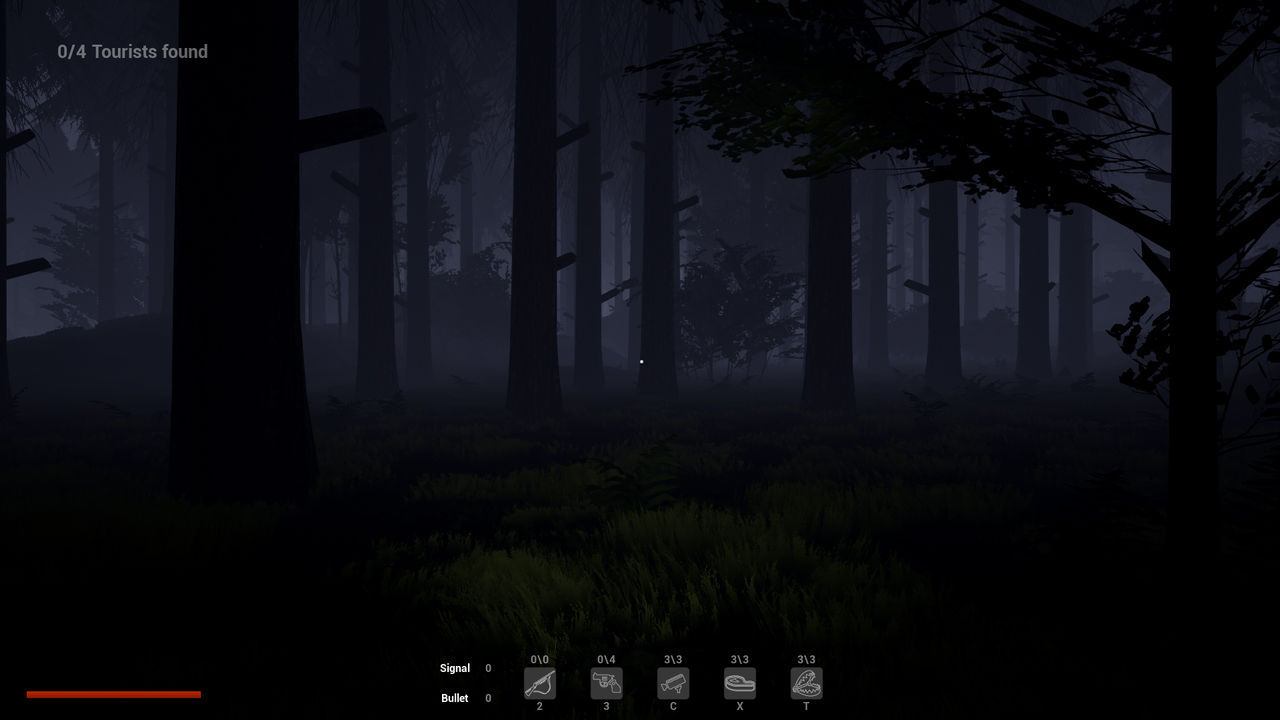Image resolution: width=1280 pixels, height=720 pixels.
Task: Click the bear trap counter 3\3
Action: click(806, 660)
